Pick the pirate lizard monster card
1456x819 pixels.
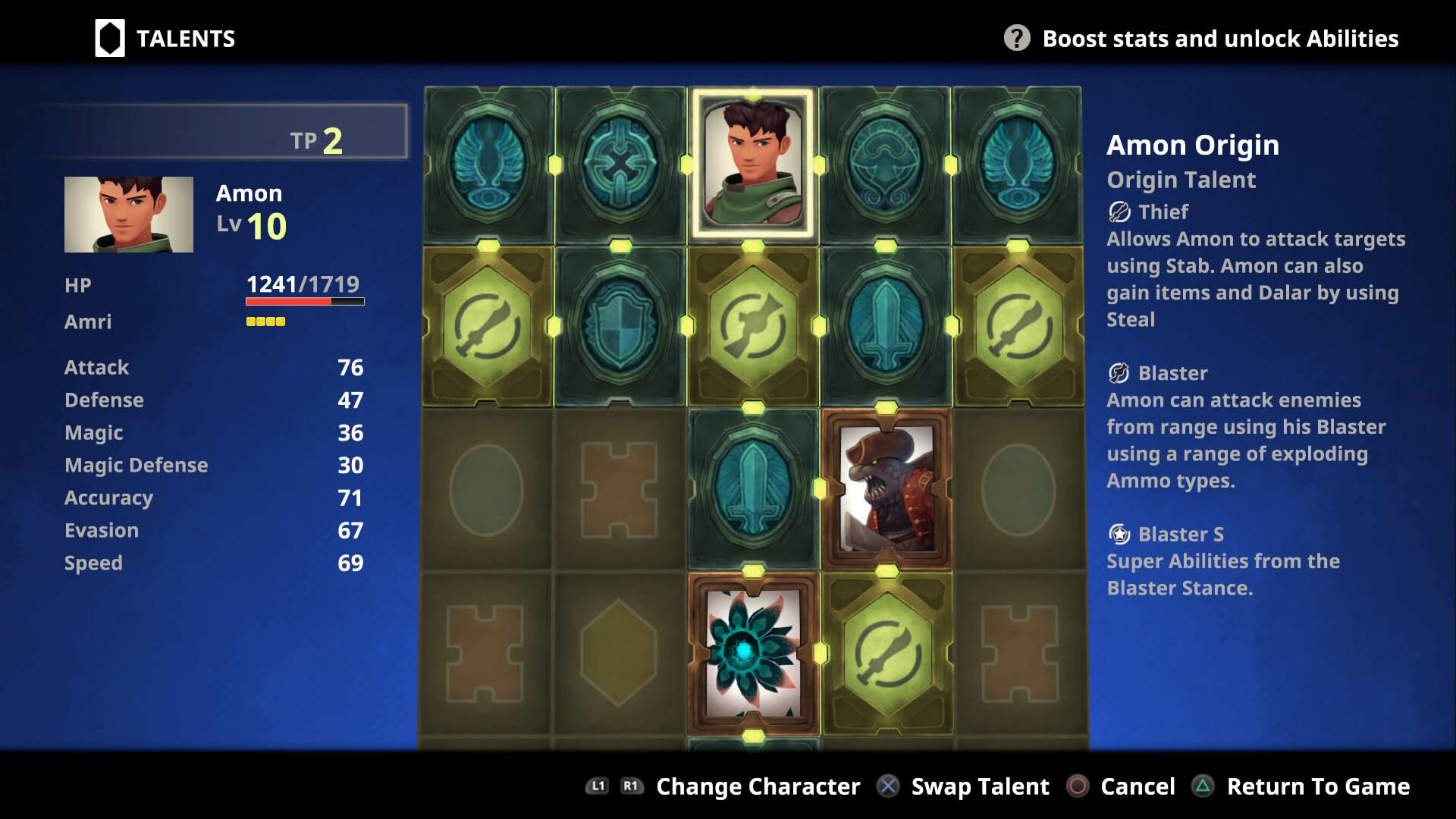click(x=886, y=489)
